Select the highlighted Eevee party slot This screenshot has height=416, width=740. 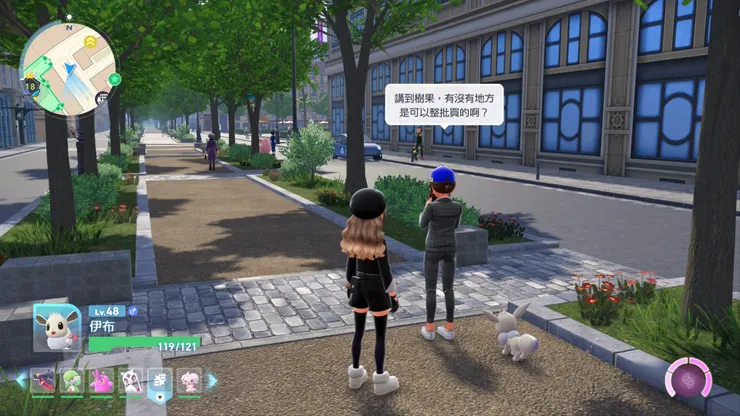[160, 380]
